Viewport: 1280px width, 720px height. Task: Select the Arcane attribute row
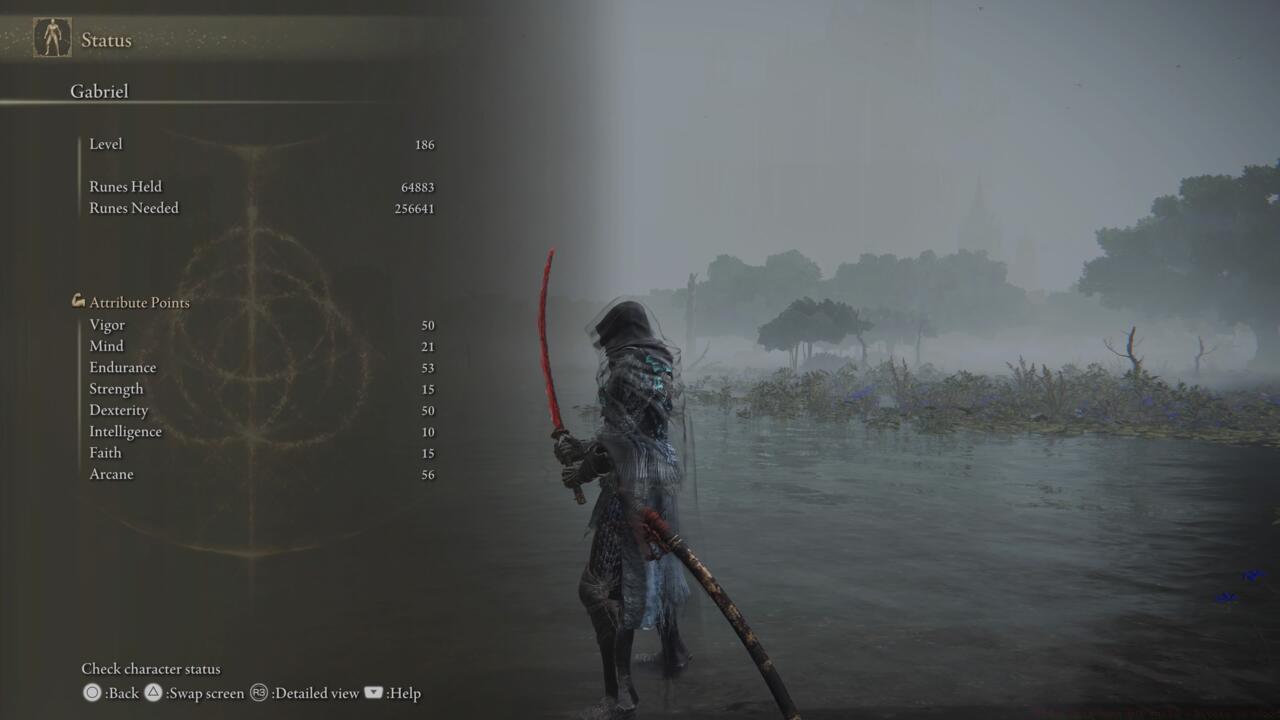point(111,474)
